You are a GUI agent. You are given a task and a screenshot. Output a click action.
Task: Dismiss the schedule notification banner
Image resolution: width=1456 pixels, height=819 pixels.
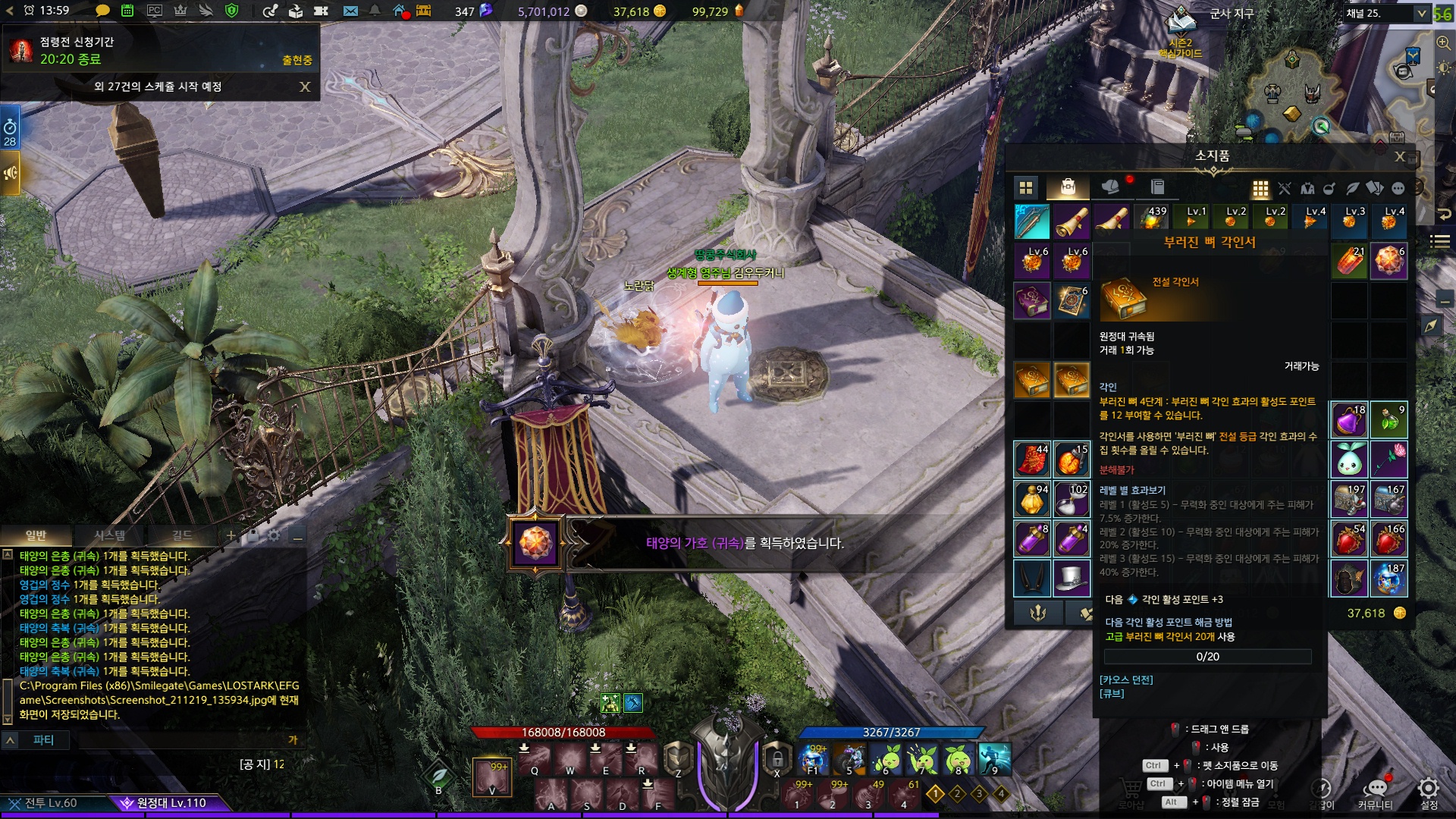[305, 87]
